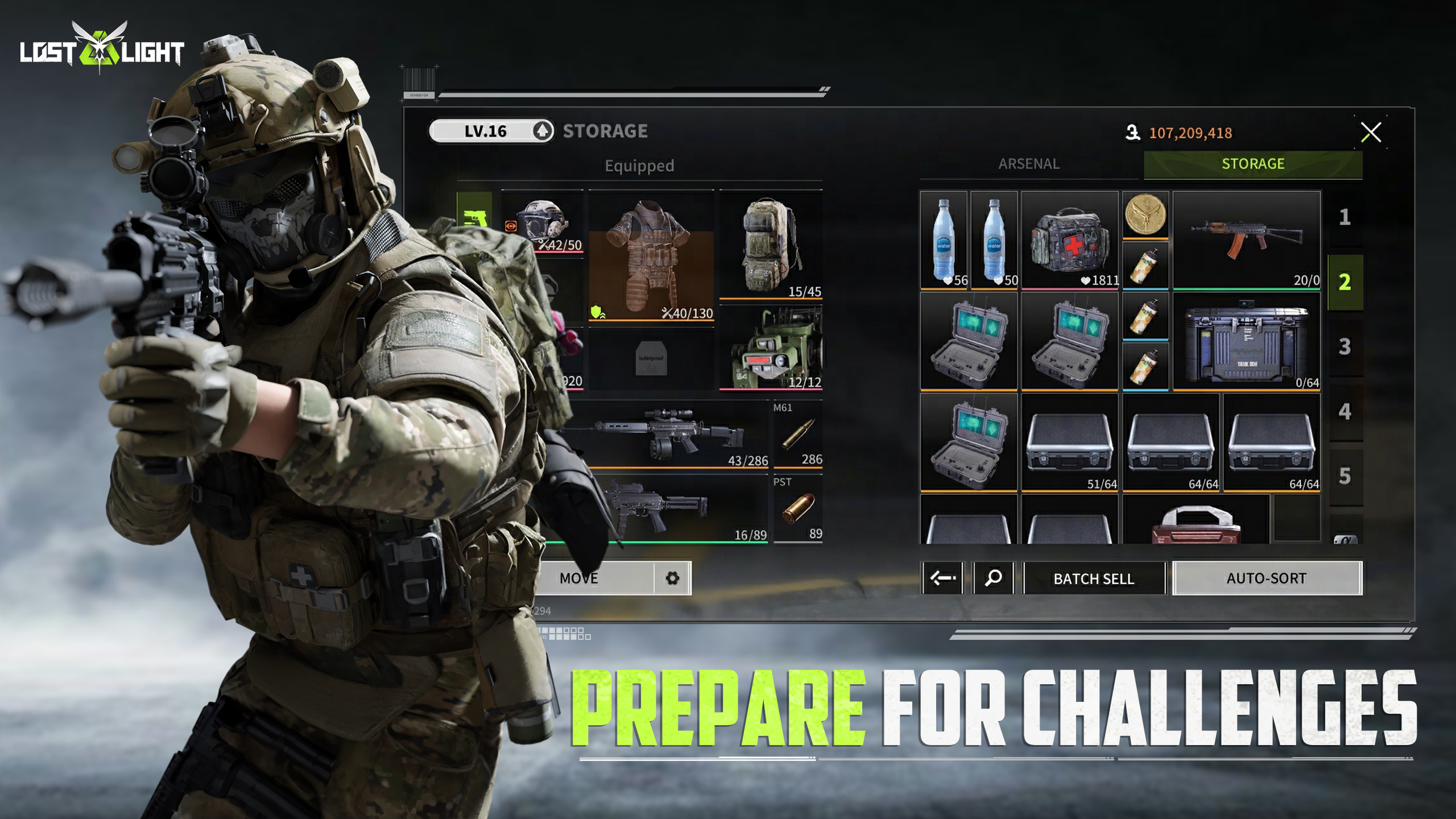The height and width of the screenshot is (819, 1456).
Task: Click the back arrow button
Action: pos(942,578)
